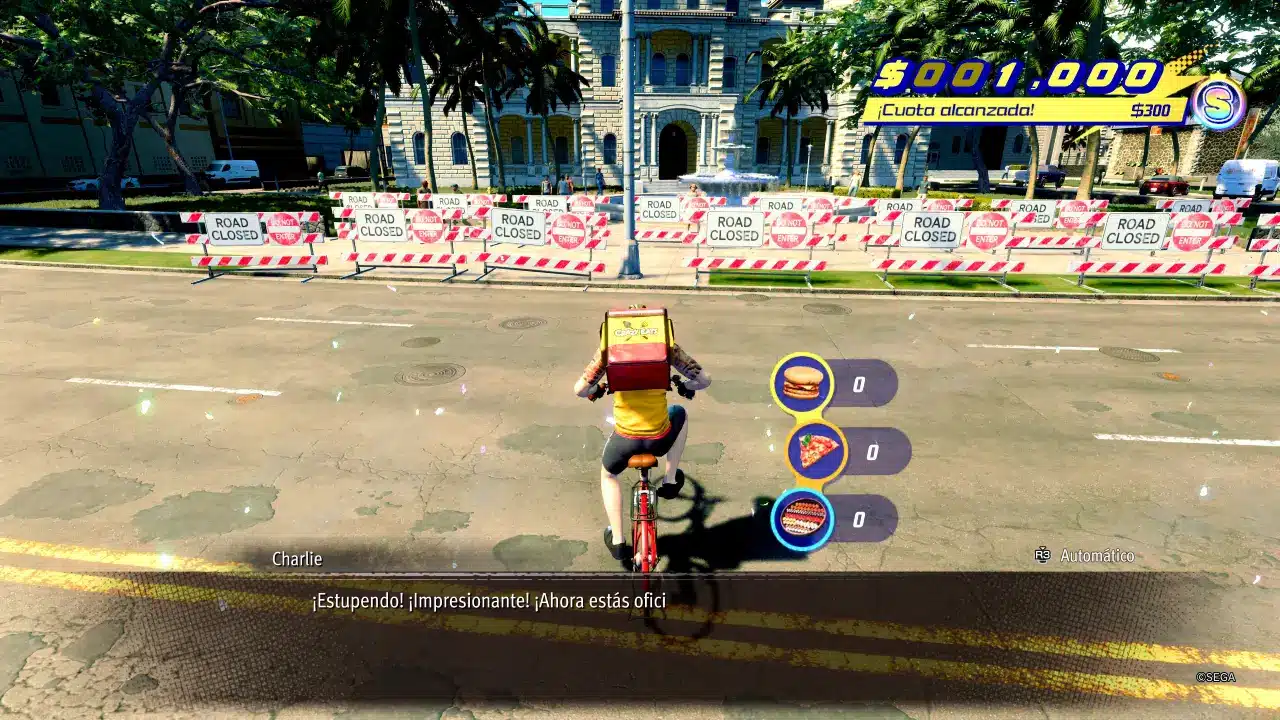Select the burger order icon
The image size is (1280, 720).
802,383
